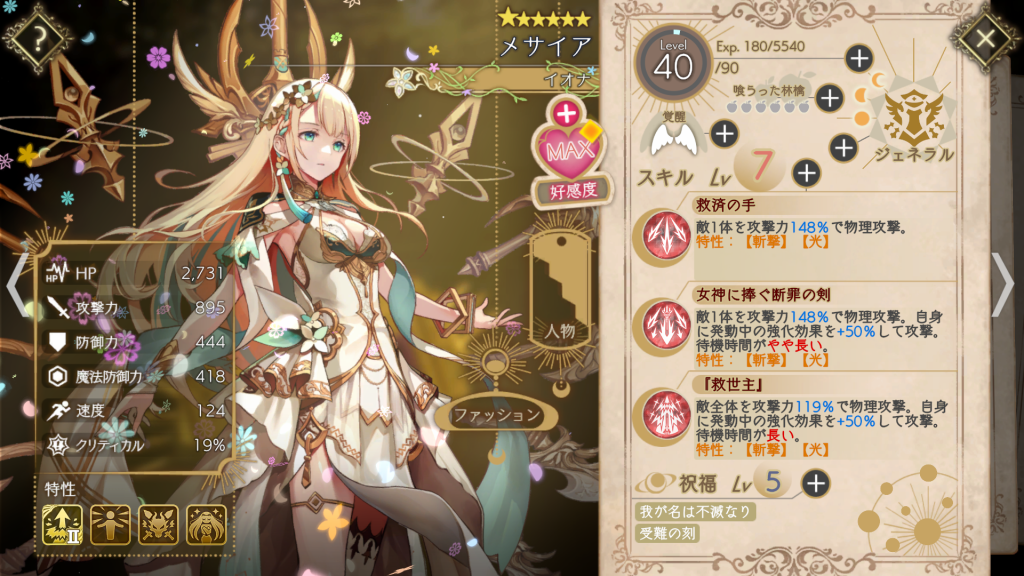
Task: Upgrade 祝福 blessing level plus button
Action: tap(816, 484)
